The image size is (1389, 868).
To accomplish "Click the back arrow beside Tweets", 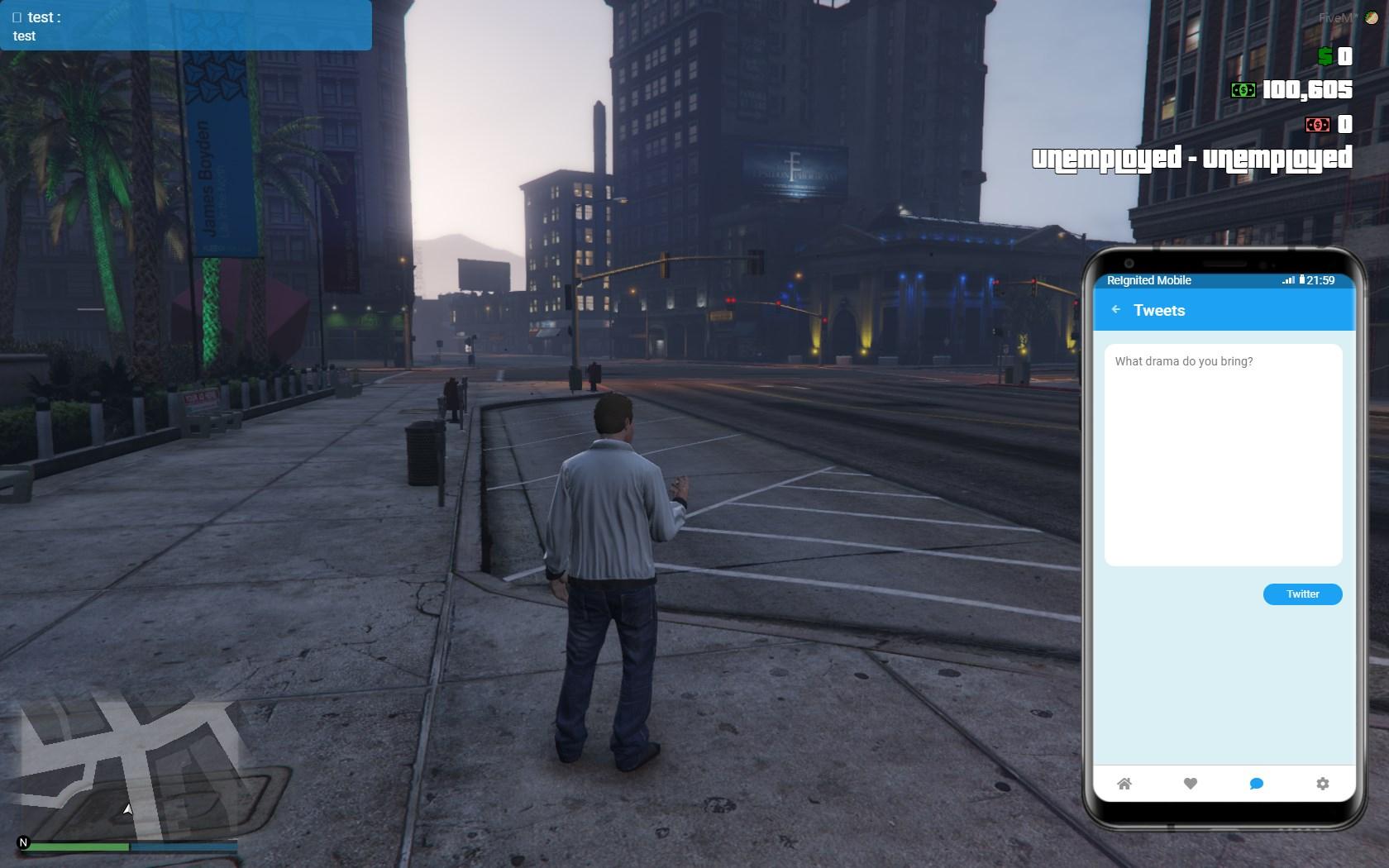I will coord(1116,310).
